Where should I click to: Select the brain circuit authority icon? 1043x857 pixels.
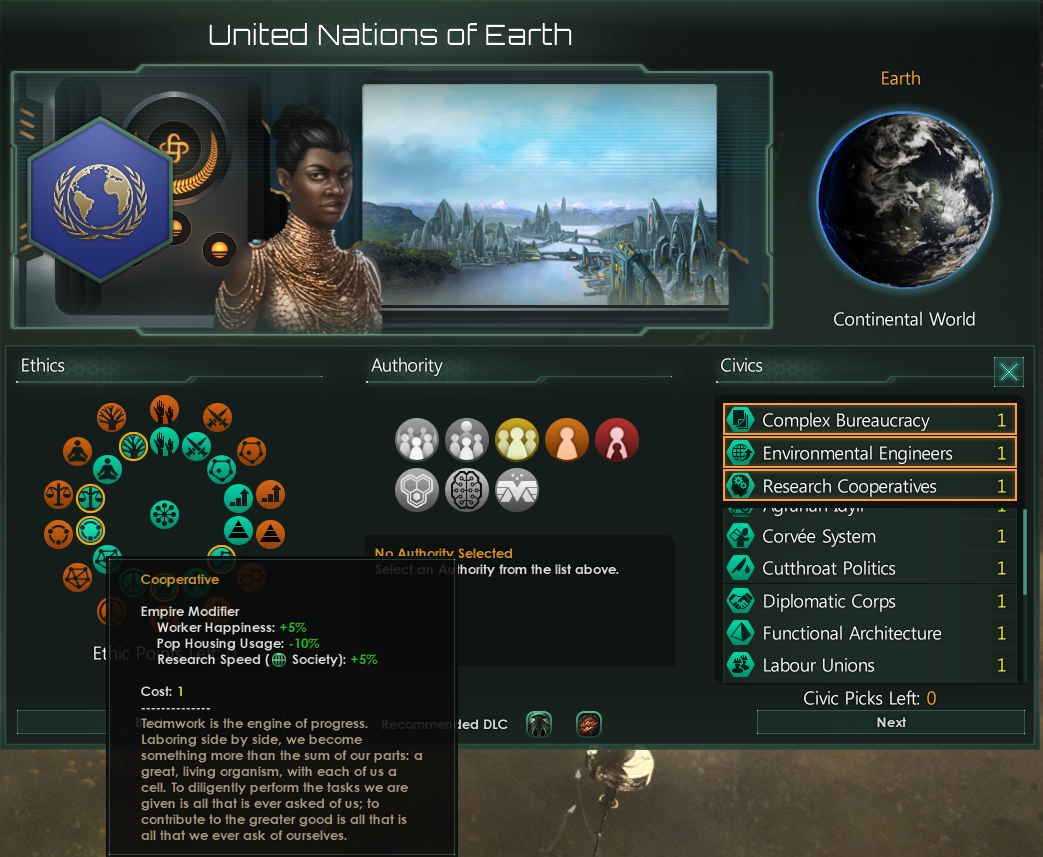tap(467, 490)
